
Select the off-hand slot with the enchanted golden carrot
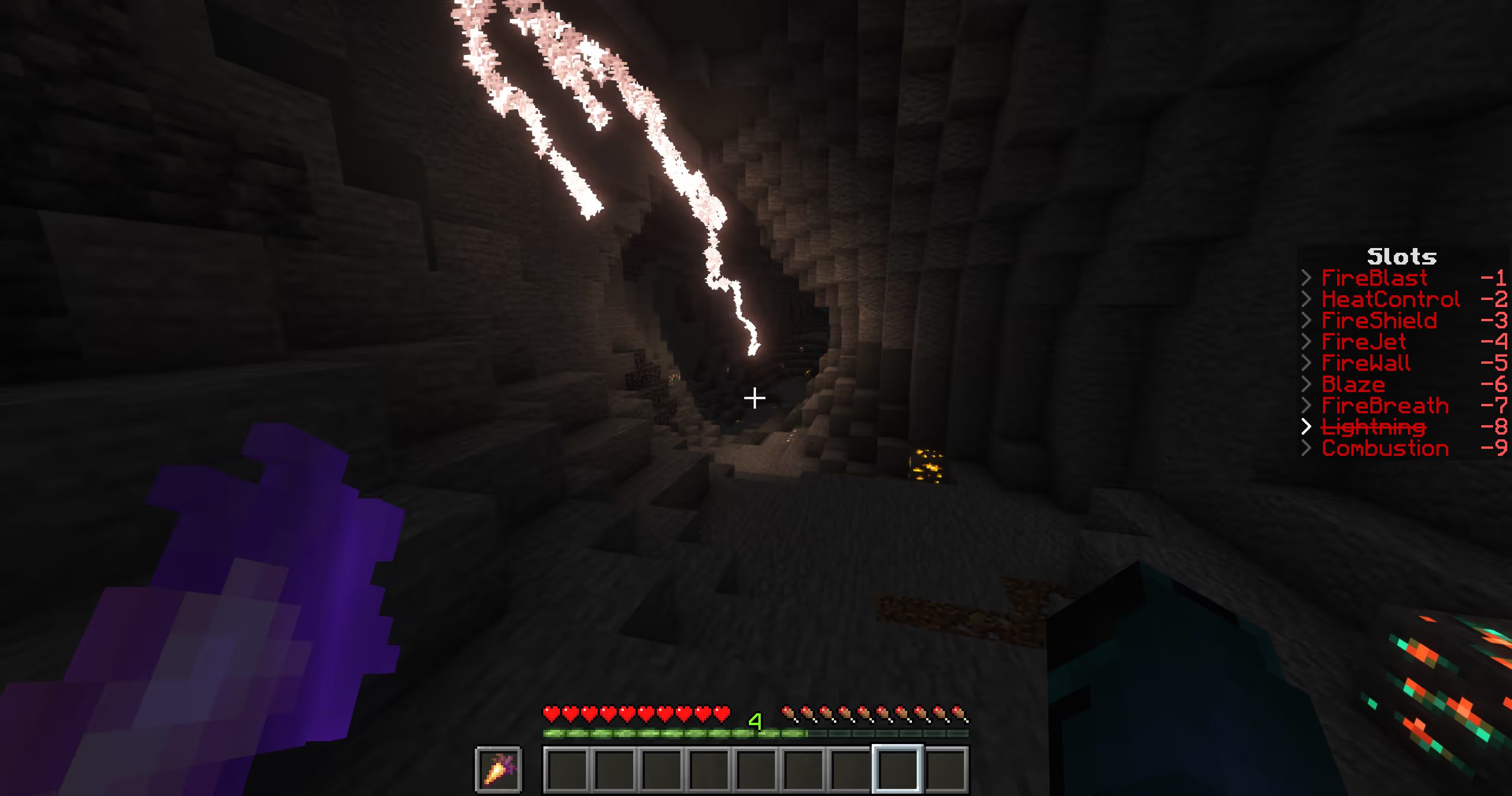coord(498,769)
